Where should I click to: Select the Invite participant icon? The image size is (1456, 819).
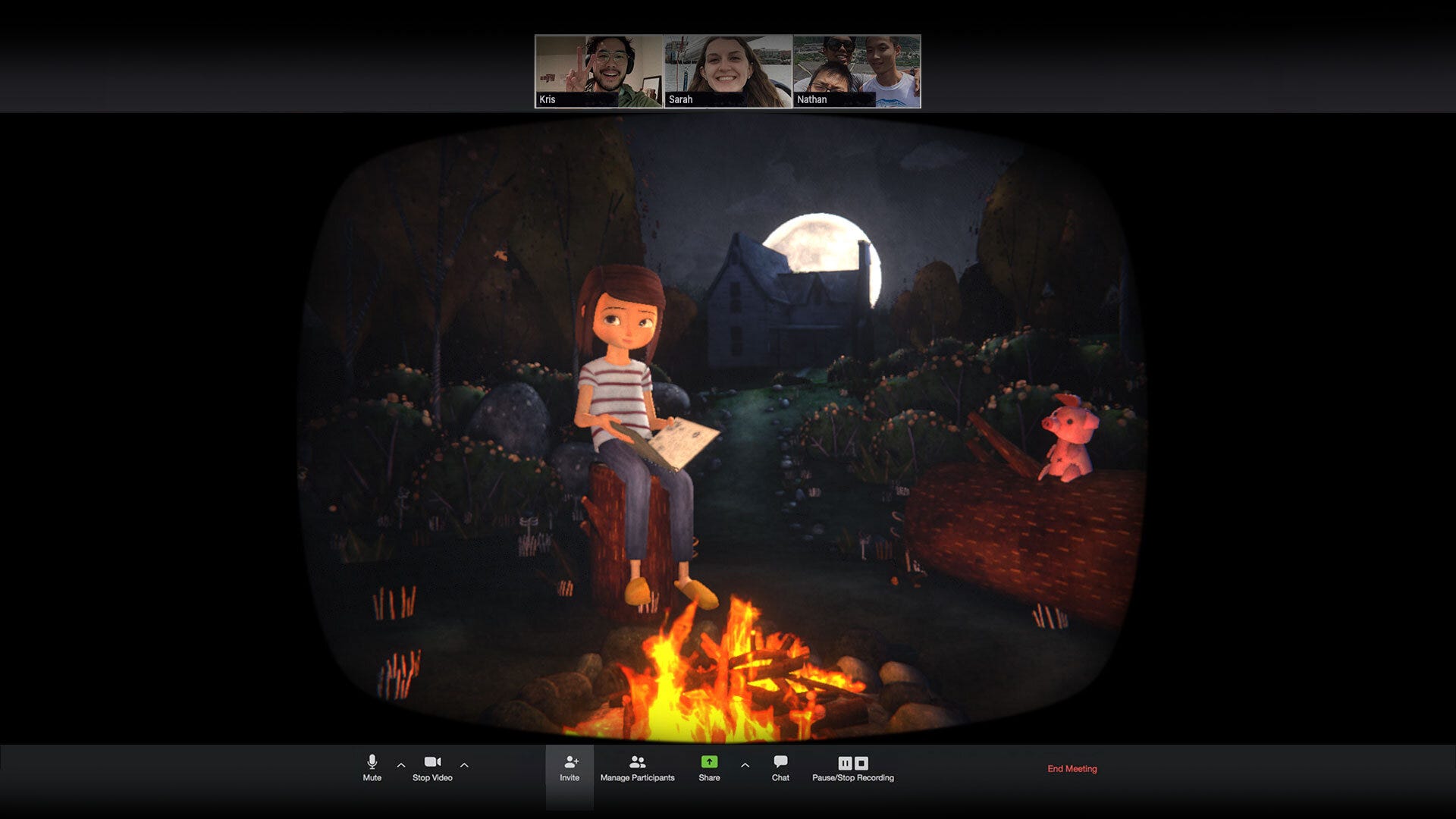point(570,763)
